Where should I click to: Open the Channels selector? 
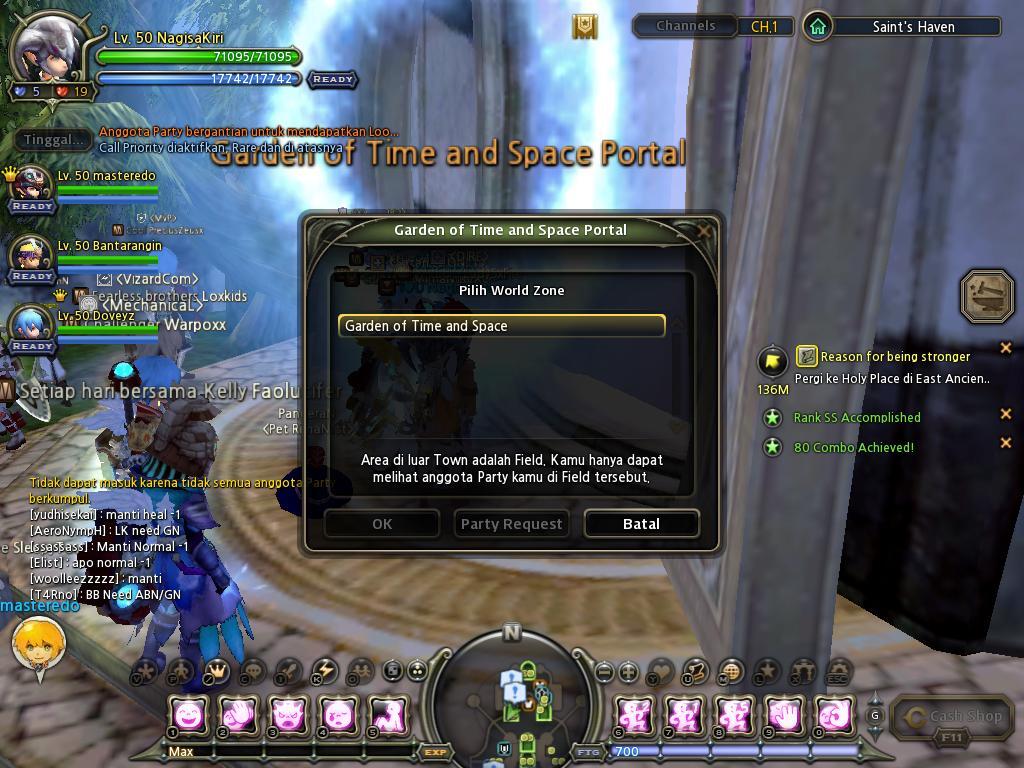(x=686, y=26)
